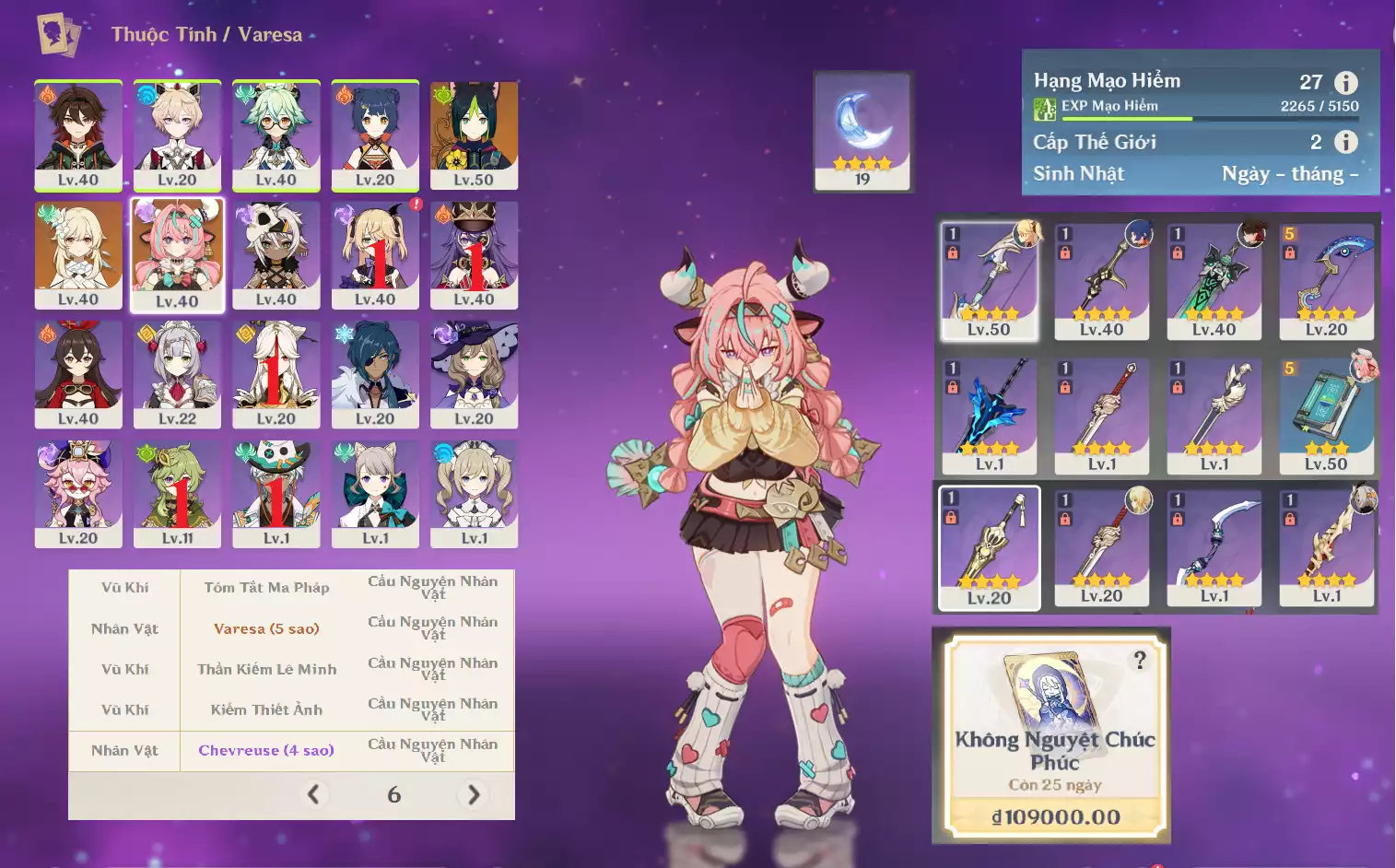Open the crescent moon 19-star icon

pyautogui.click(x=862, y=132)
